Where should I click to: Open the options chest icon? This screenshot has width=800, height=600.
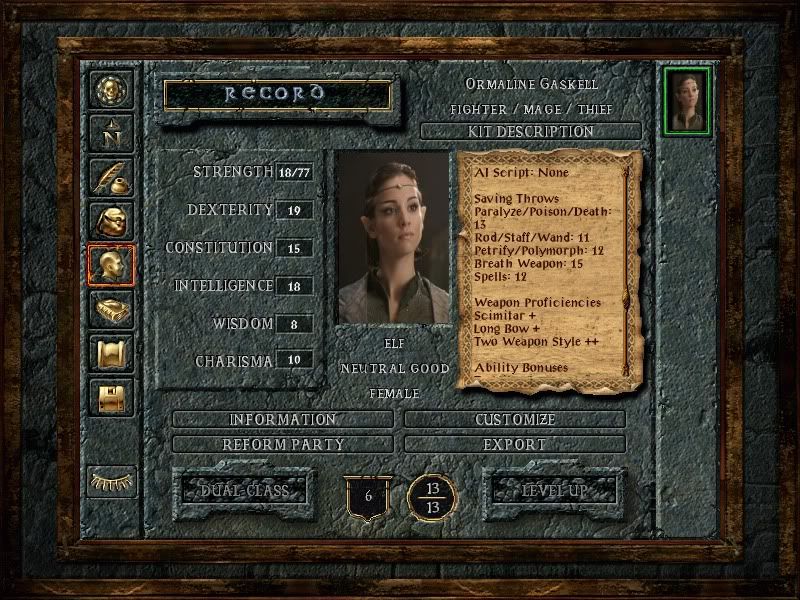(108, 397)
